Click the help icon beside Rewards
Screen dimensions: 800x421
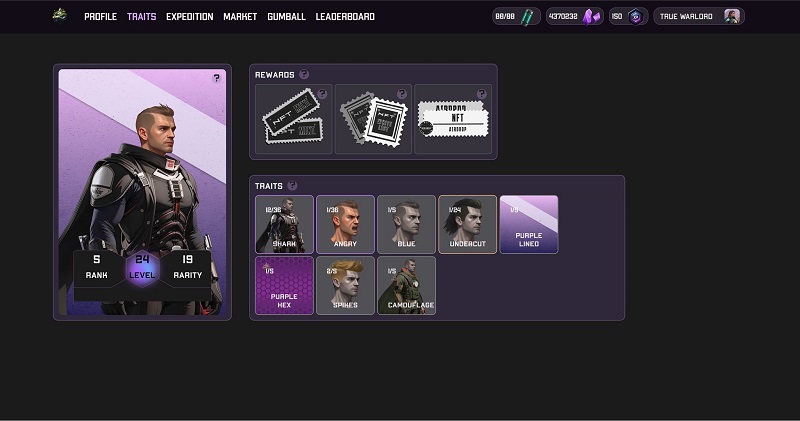pos(304,74)
